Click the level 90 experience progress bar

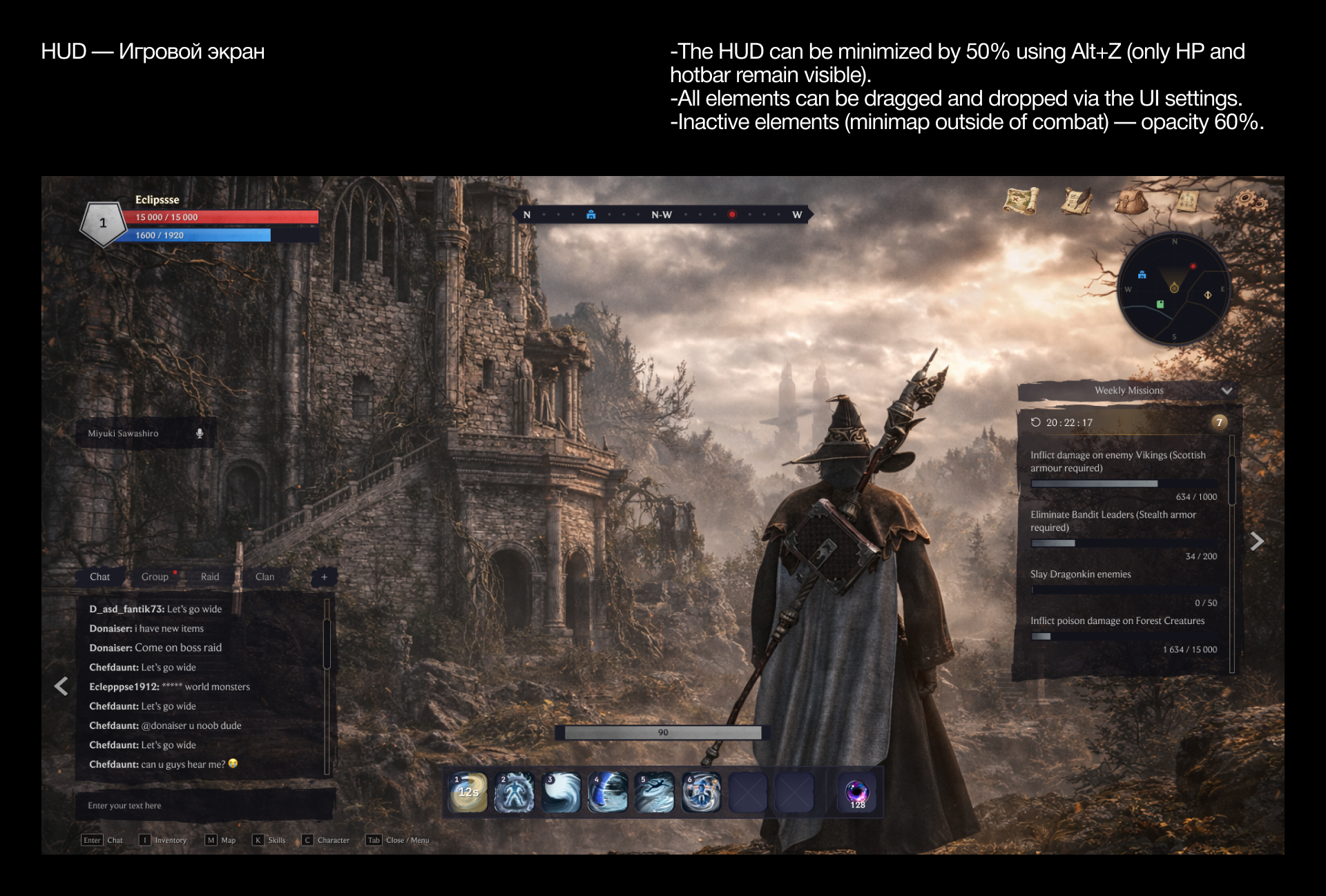point(662,732)
